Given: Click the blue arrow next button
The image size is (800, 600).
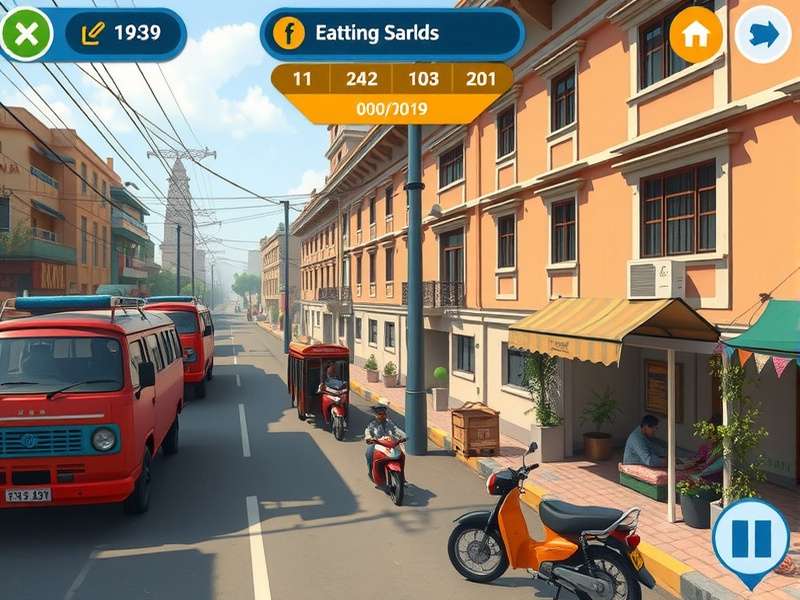Looking at the screenshot, I should click(x=763, y=35).
